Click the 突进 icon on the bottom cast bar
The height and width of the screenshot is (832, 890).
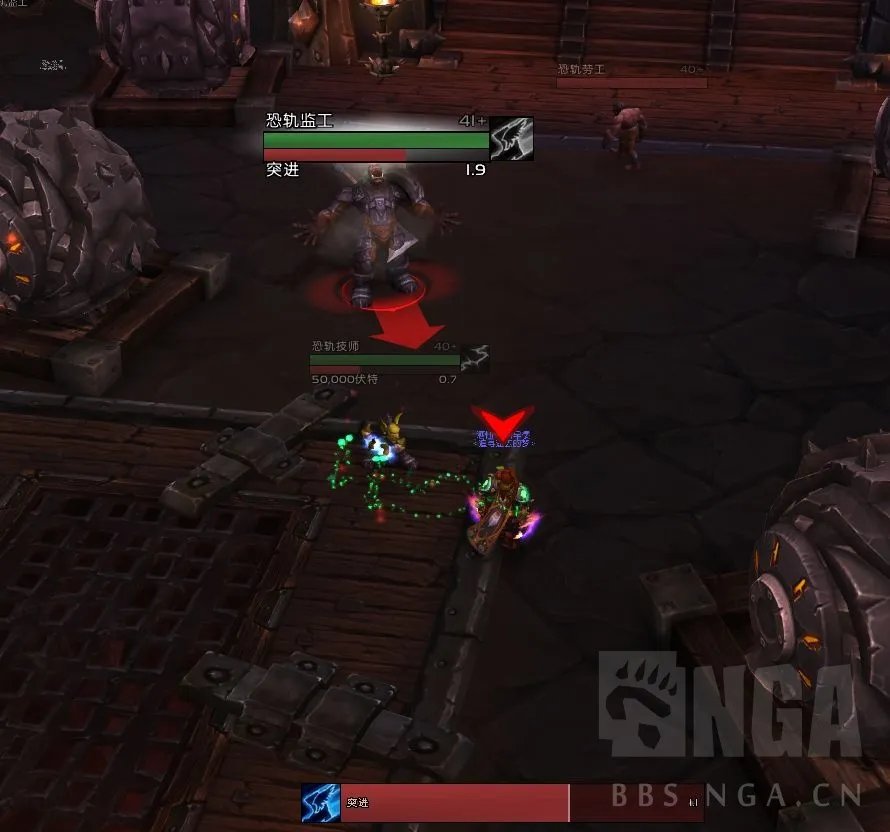pyautogui.click(x=321, y=802)
